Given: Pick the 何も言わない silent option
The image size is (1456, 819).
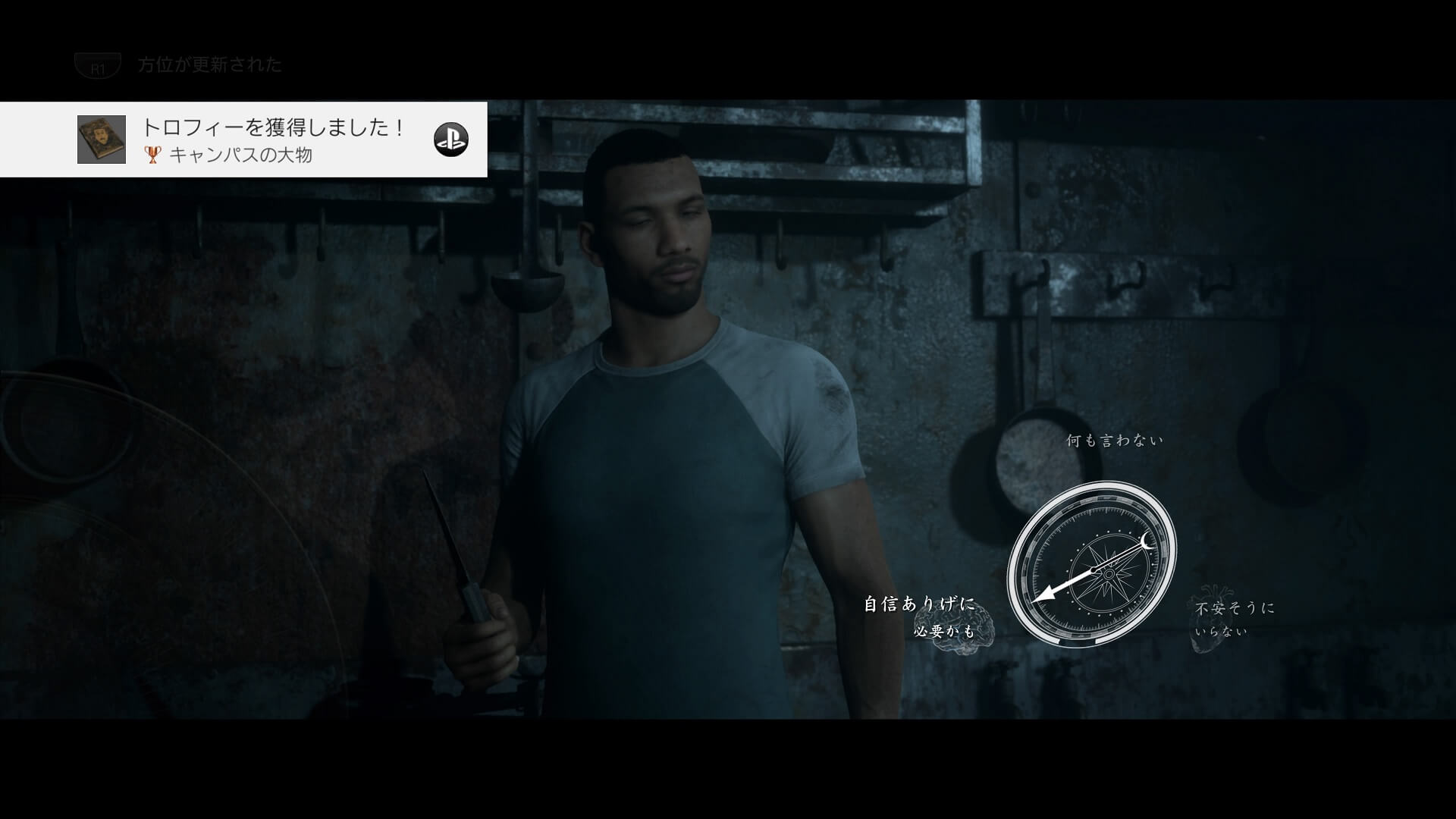Looking at the screenshot, I should point(1114,441).
